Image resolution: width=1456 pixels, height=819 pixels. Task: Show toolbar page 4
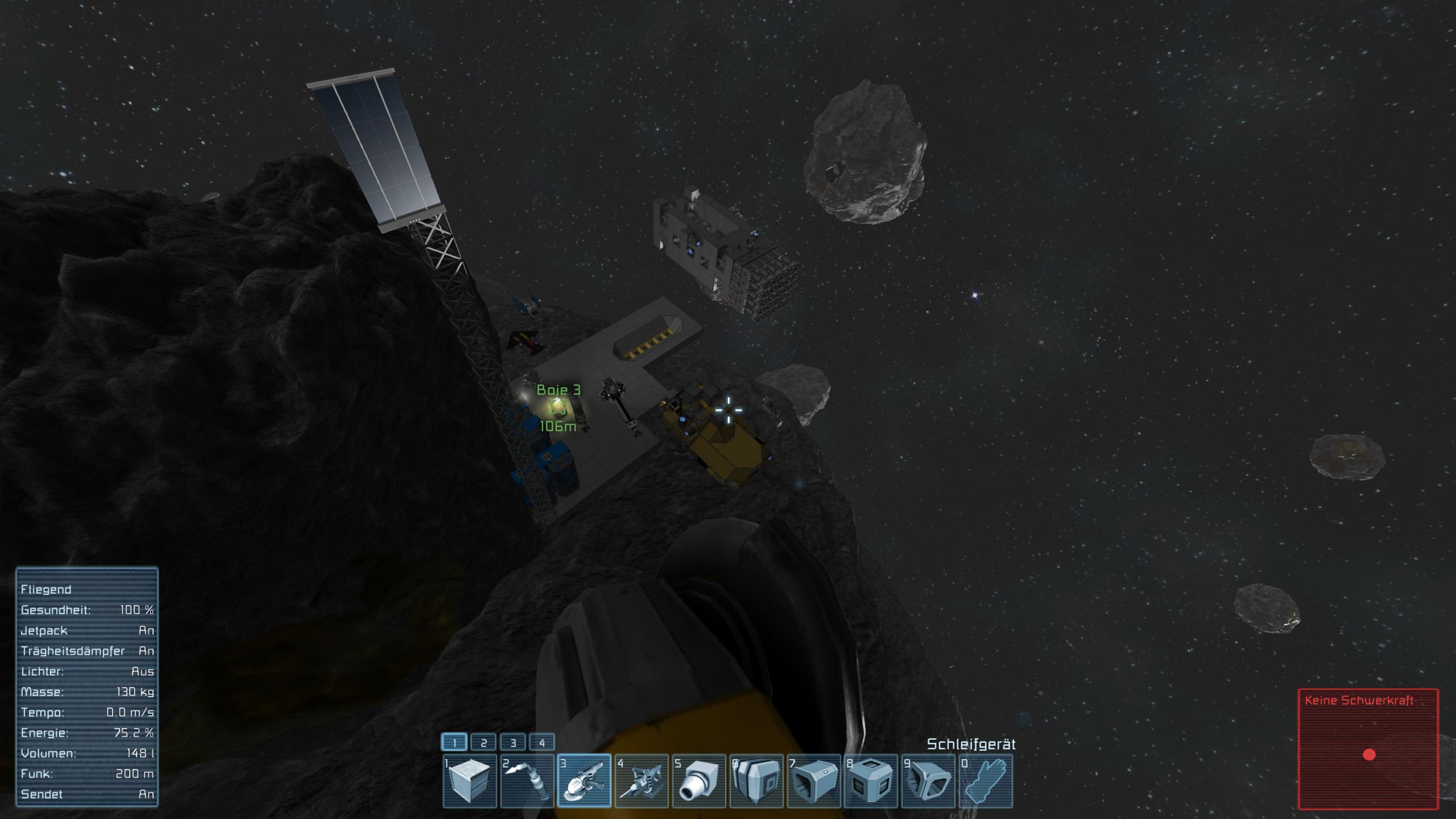tap(542, 742)
